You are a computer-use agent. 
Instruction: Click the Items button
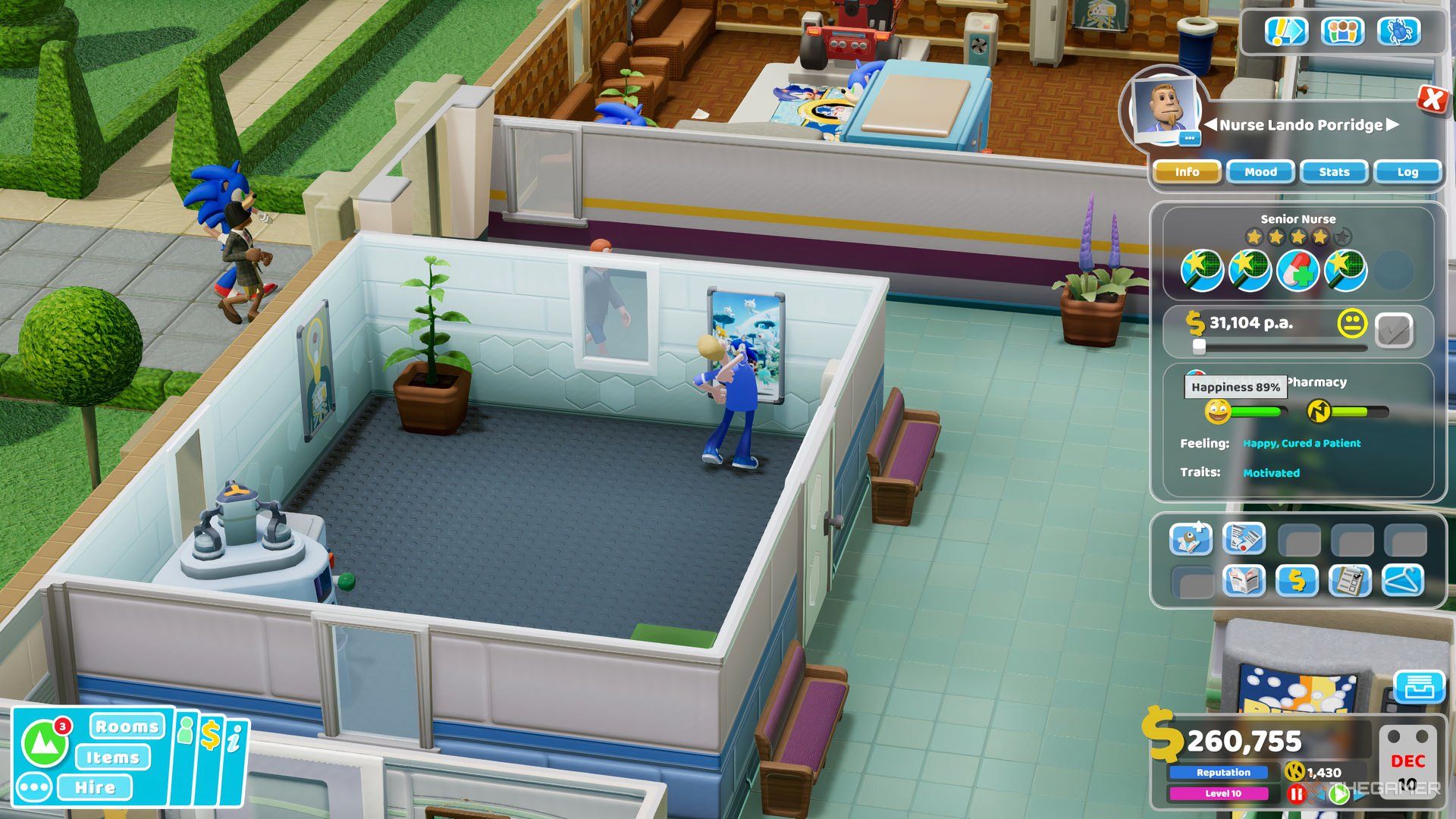(114, 757)
